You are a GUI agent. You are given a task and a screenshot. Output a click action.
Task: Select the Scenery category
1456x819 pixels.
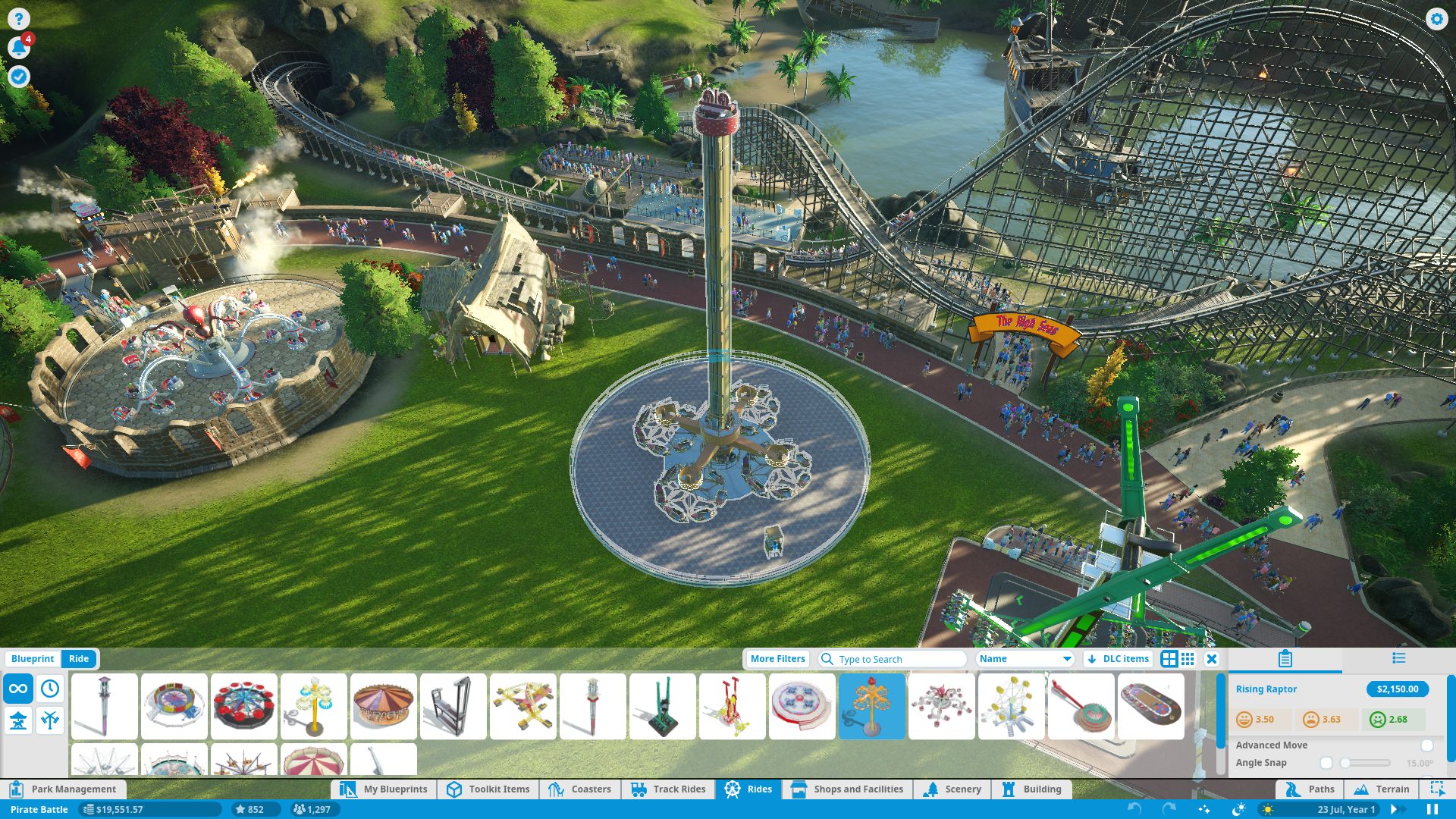952,789
